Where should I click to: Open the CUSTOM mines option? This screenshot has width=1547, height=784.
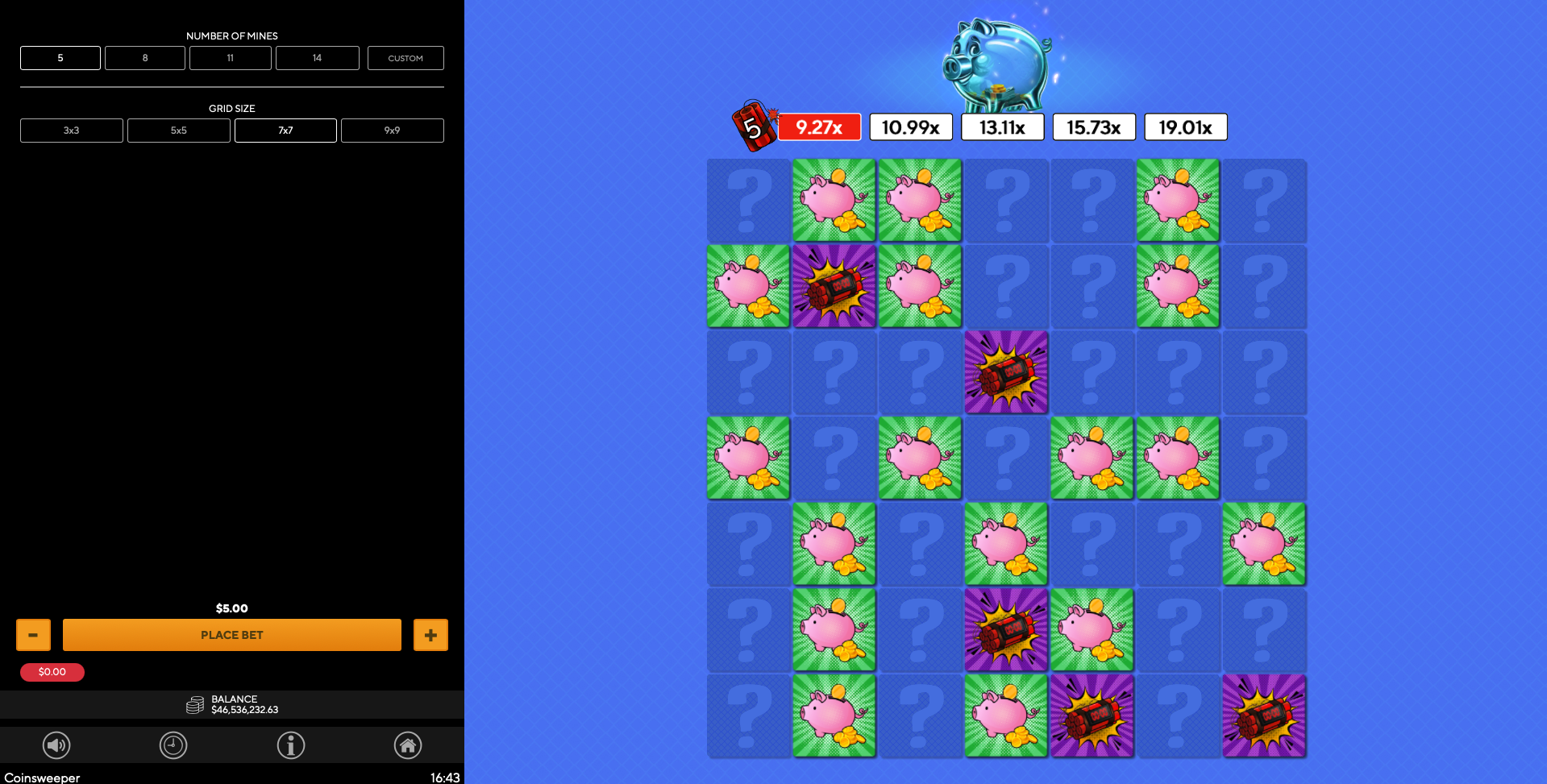405,57
